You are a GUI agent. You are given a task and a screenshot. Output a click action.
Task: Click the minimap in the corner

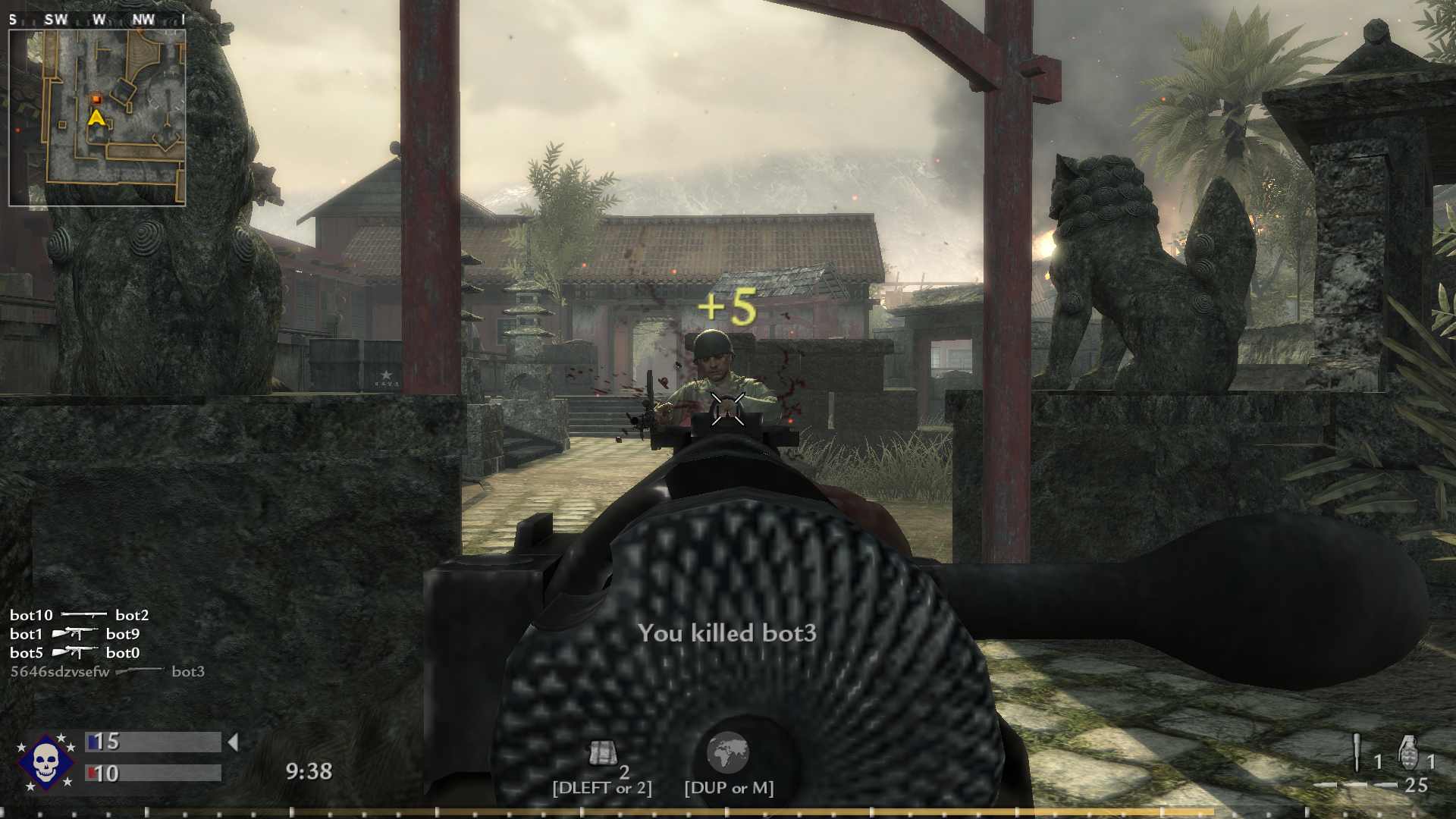click(97, 118)
